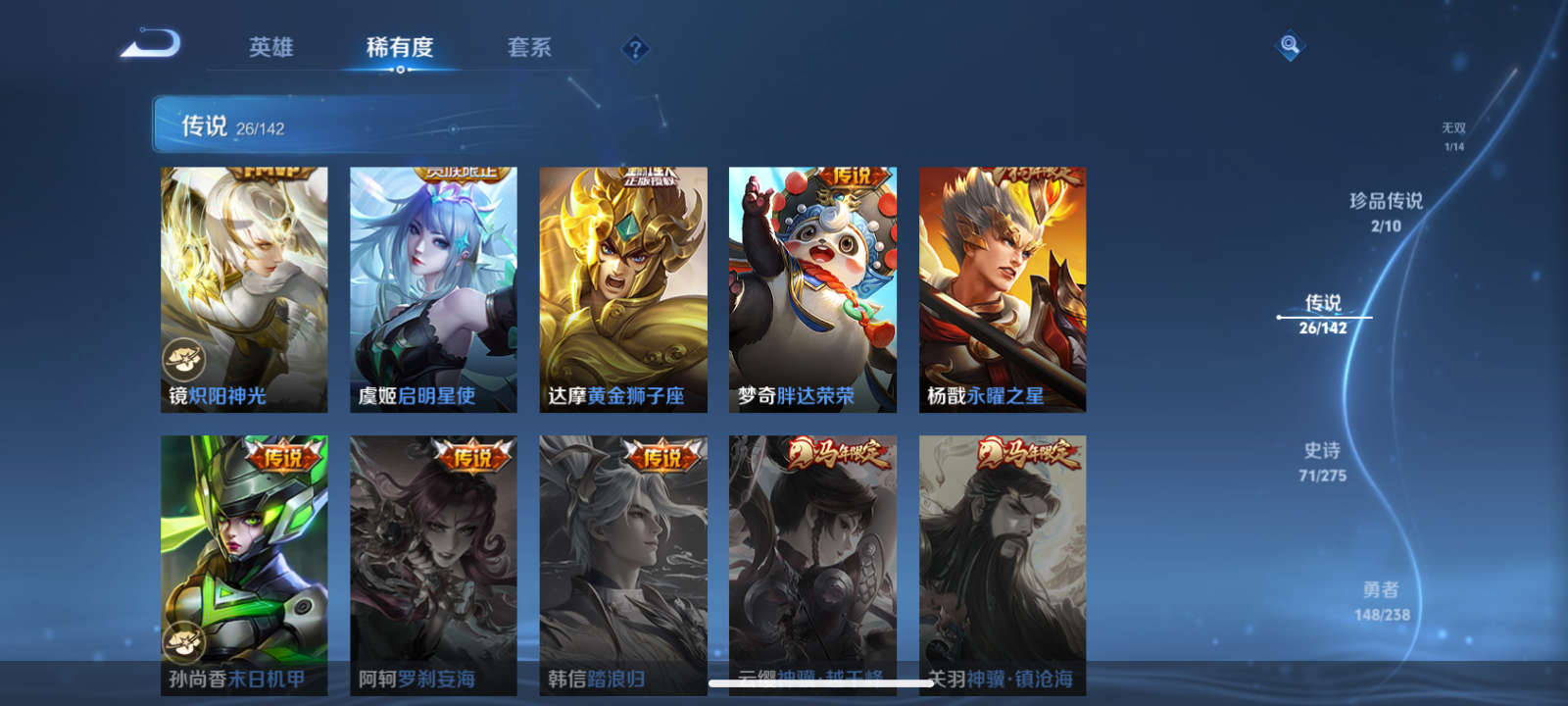Open the help question mark icon

pos(636,48)
